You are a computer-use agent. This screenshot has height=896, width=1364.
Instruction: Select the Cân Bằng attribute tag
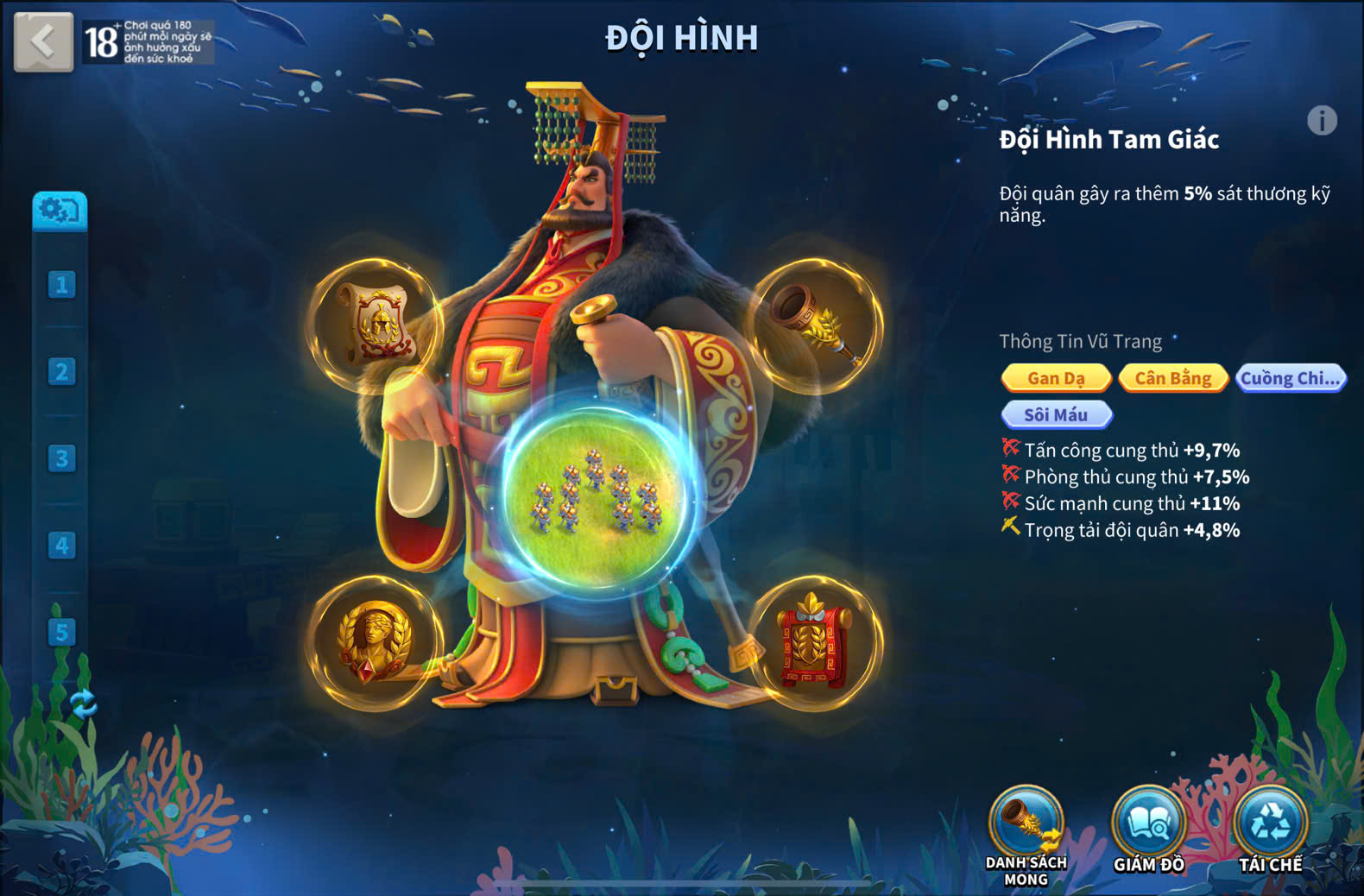click(1172, 378)
